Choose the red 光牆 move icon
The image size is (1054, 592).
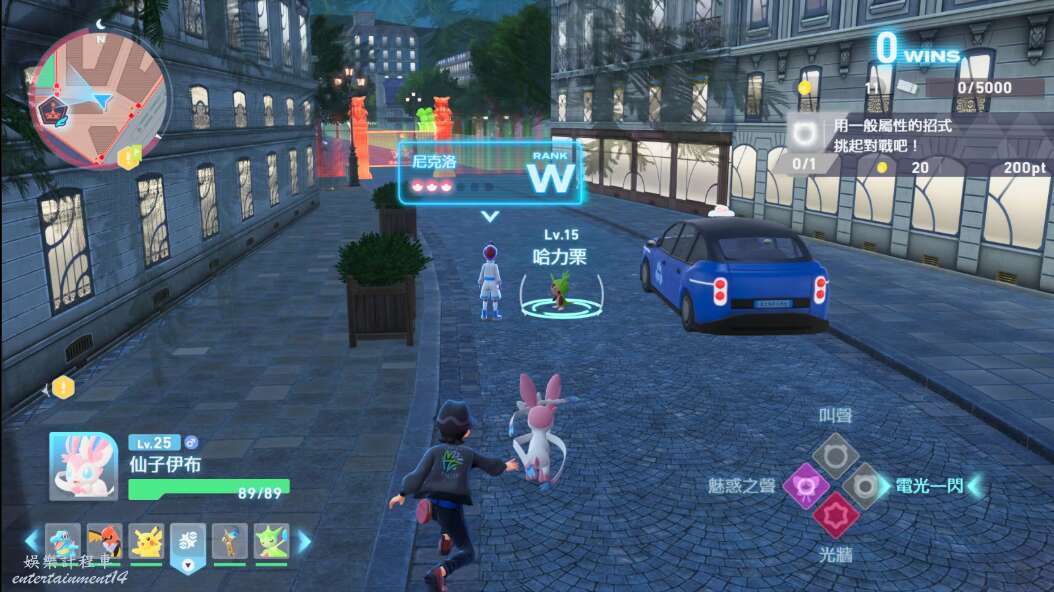(x=835, y=516)
